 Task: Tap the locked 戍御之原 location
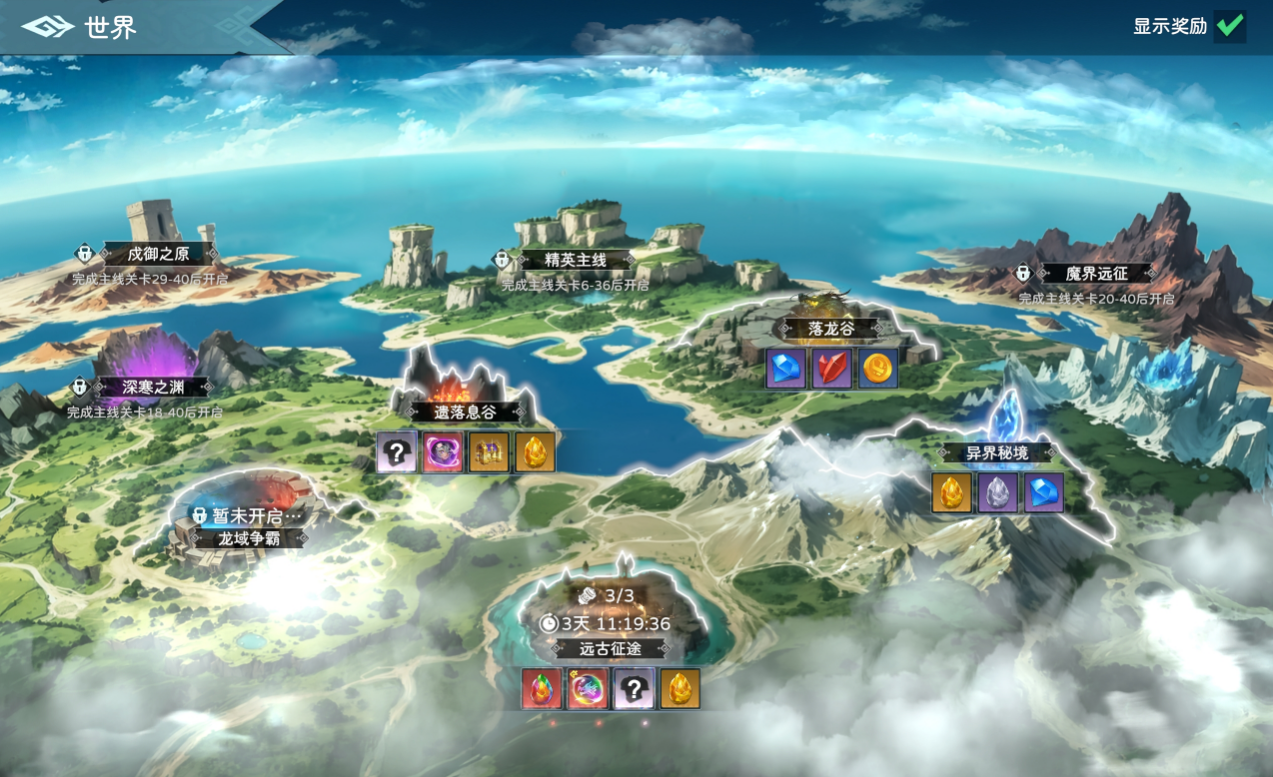(x=159, y=254)
